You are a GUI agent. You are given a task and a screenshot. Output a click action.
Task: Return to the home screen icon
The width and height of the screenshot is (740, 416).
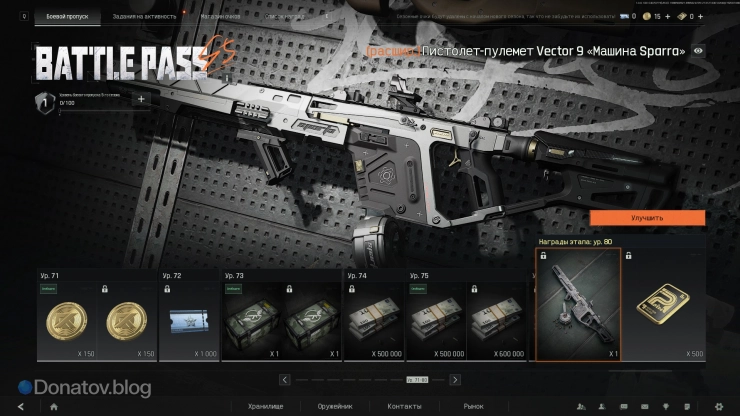point(53,407)
